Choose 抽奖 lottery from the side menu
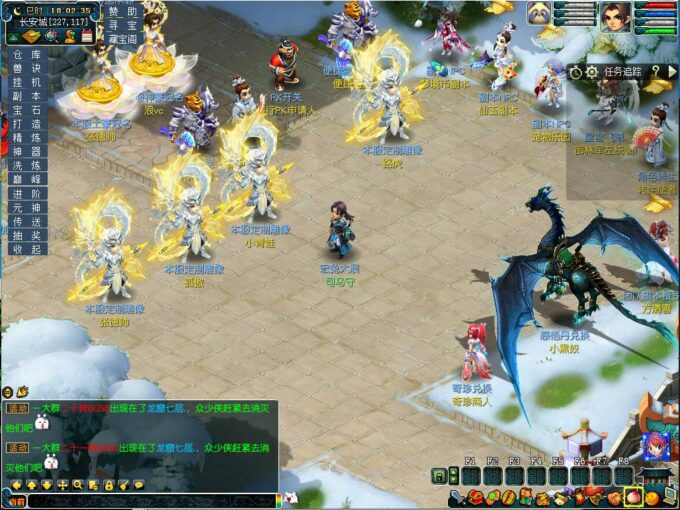Viewport: 680px width, 510px height. click(28, 235)
